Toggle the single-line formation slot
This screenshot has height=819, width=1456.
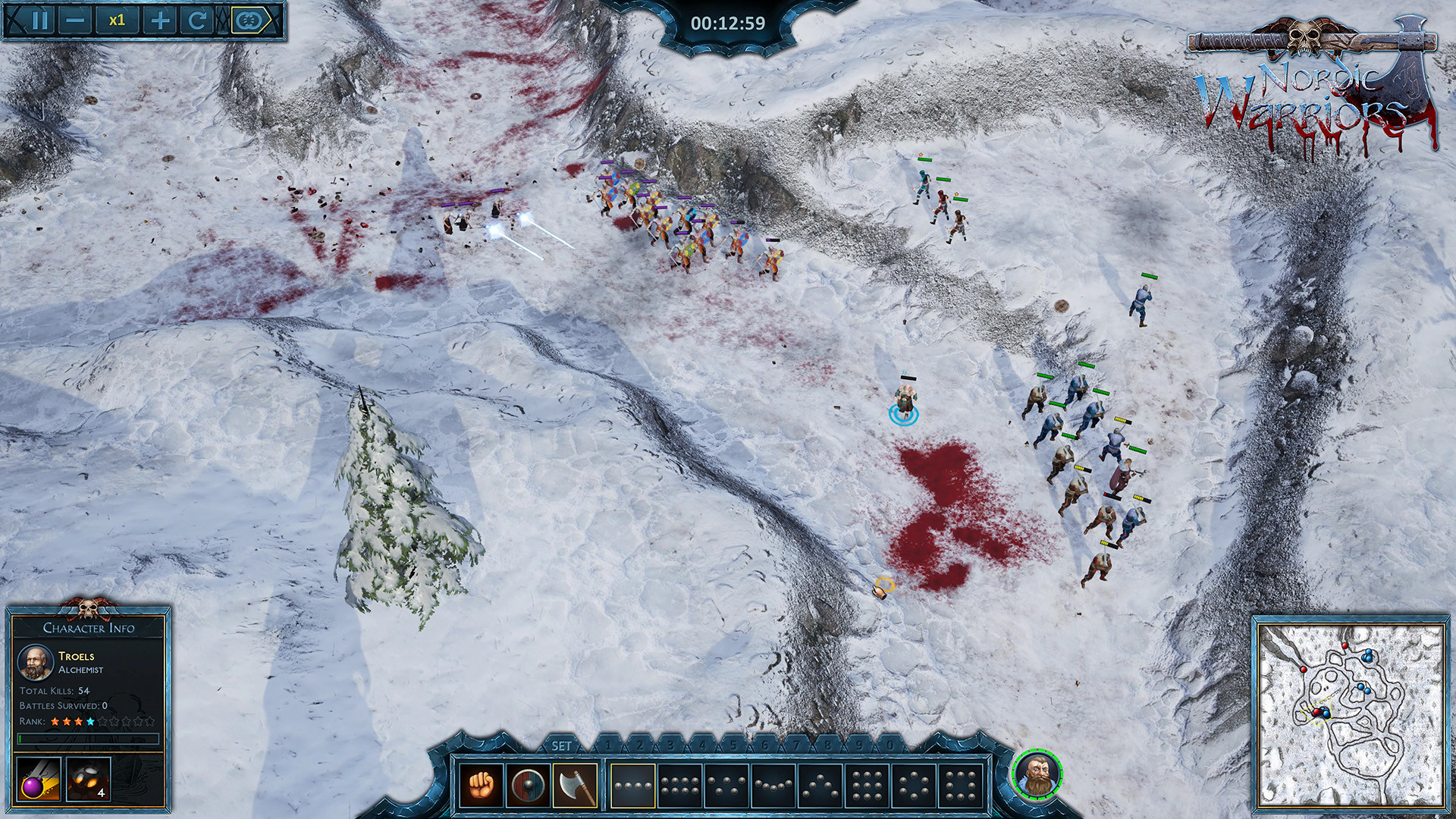point(632,786)
